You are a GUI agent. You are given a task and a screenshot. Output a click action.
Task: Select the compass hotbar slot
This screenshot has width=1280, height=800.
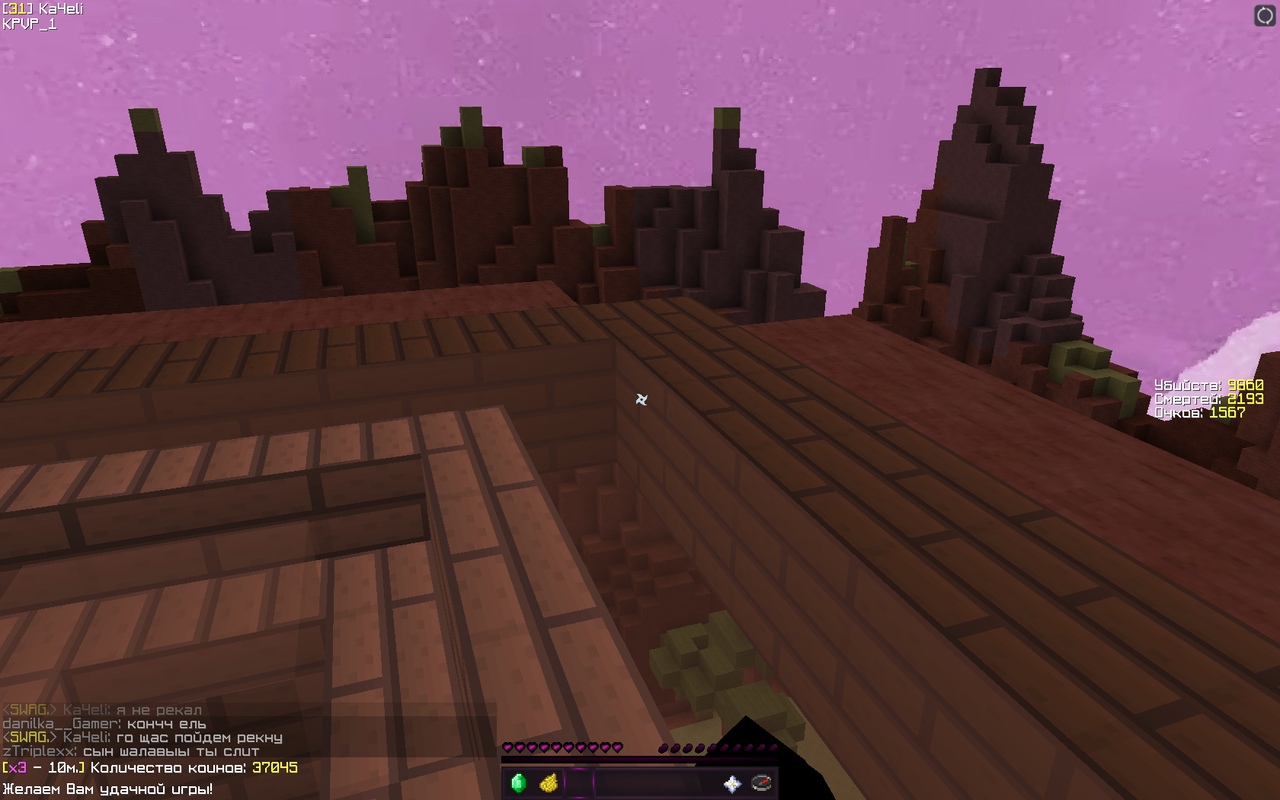(762, 783)
